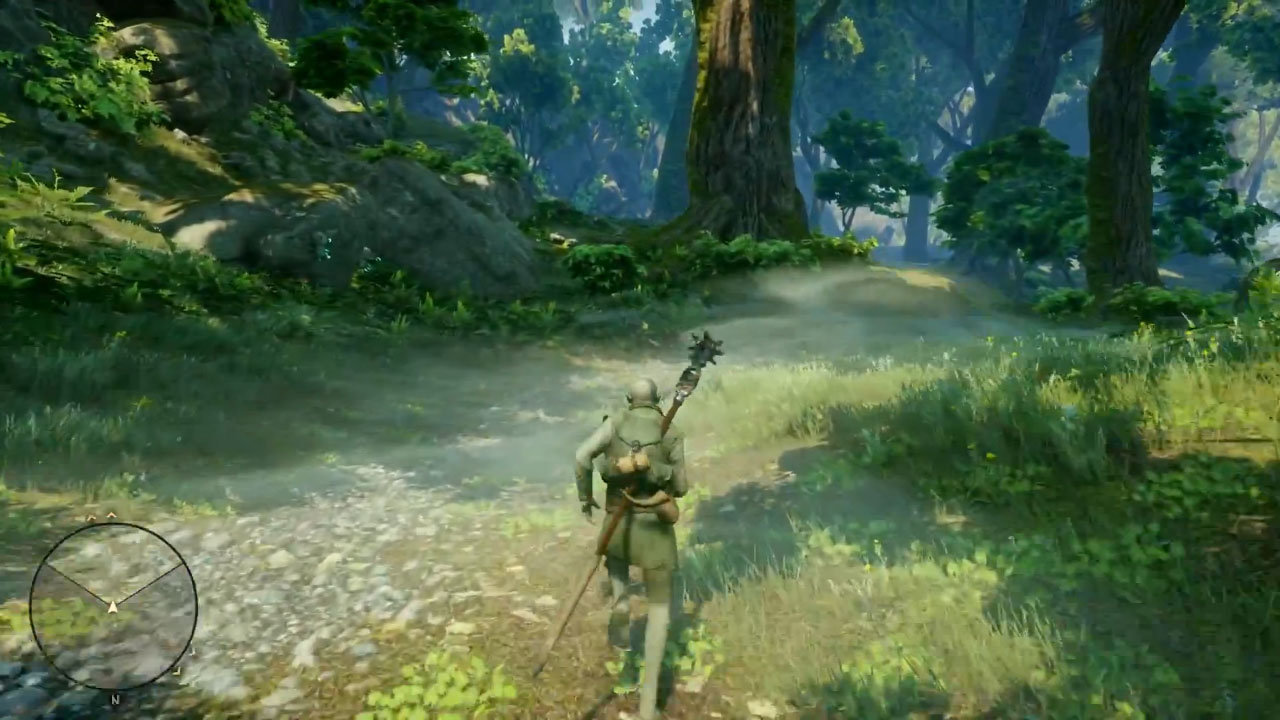
Task: Click the view cone inside the compass
Action: click(x=113, y=565)
